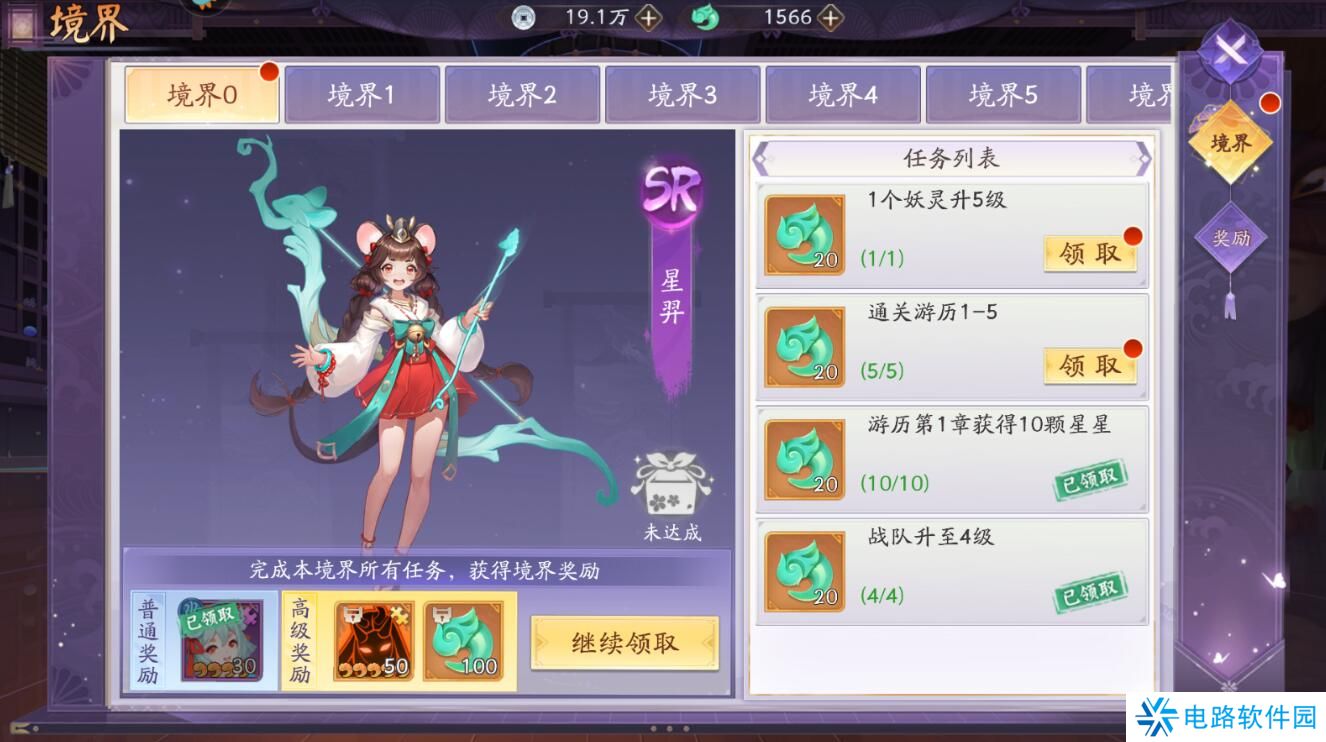Viewport: 1326px width, 742px height.
Task: Switch to the 境界1 tab
Action: coord(361,93)
